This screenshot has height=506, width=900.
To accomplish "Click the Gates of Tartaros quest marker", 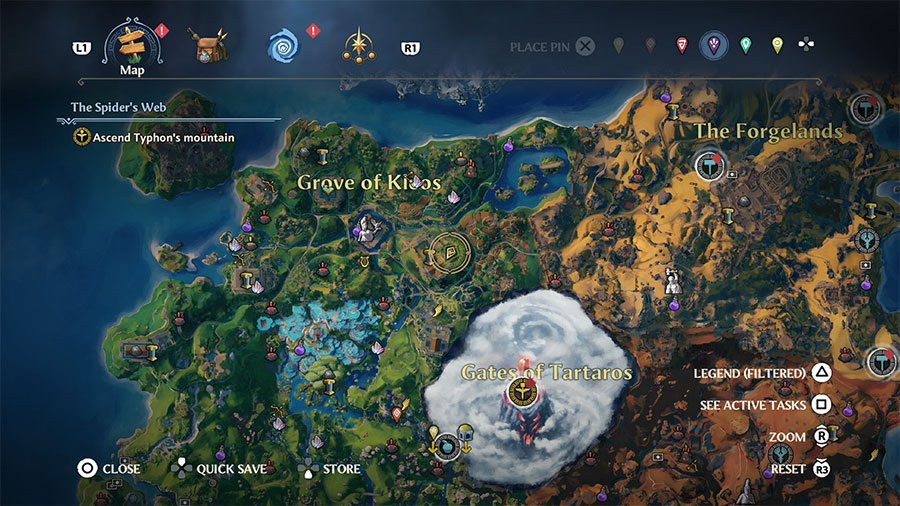I will pyautogui.click(x=519, y=391).
